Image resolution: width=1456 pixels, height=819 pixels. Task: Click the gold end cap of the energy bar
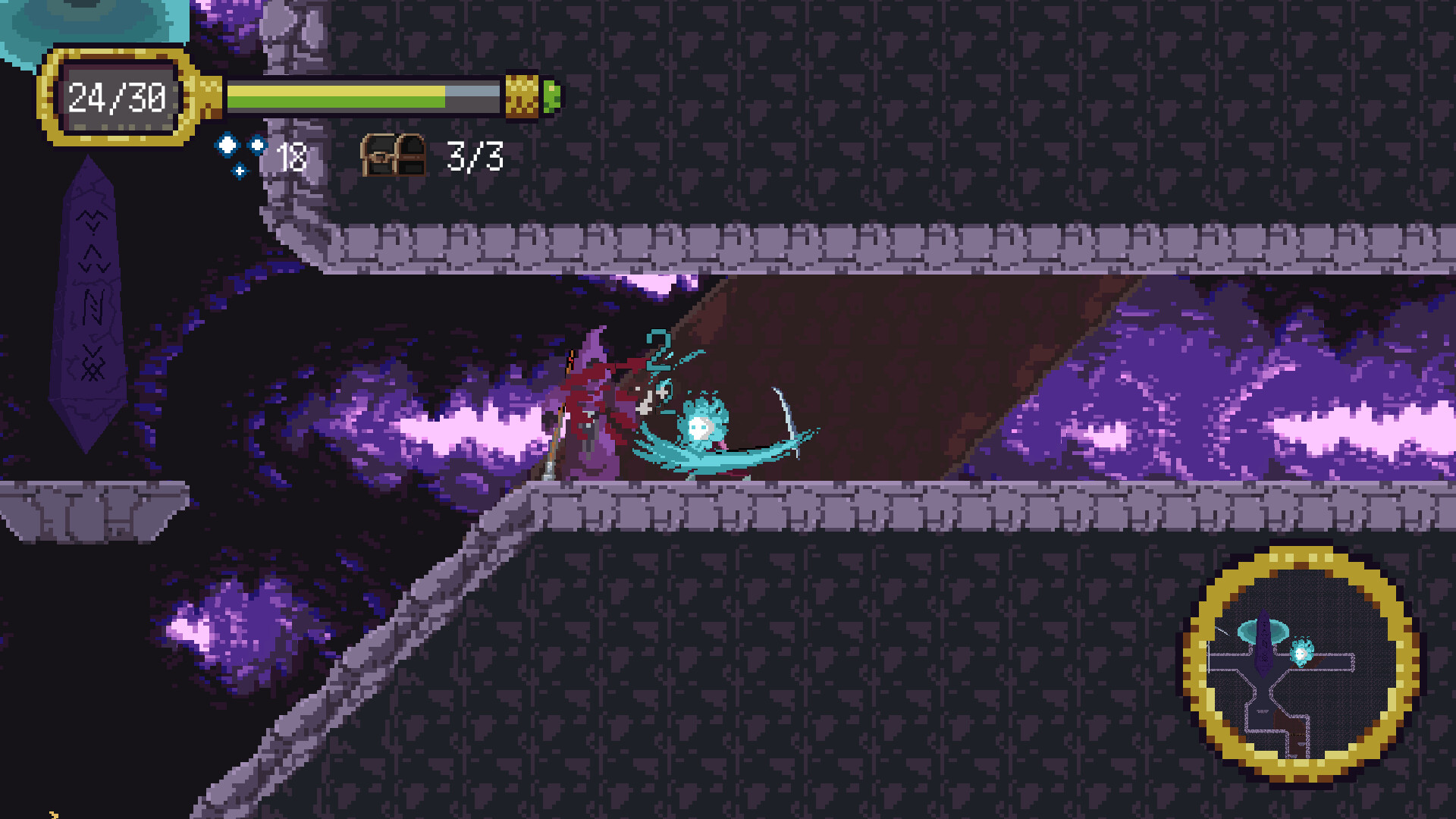click(521, 97)
